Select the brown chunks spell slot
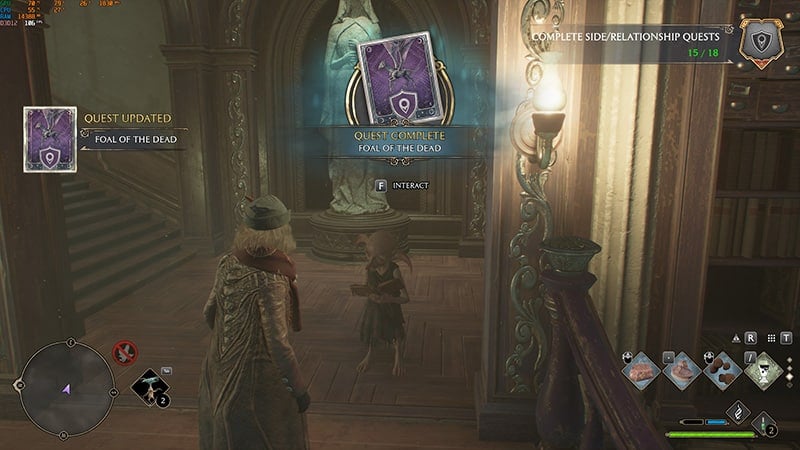 point(724,369)
